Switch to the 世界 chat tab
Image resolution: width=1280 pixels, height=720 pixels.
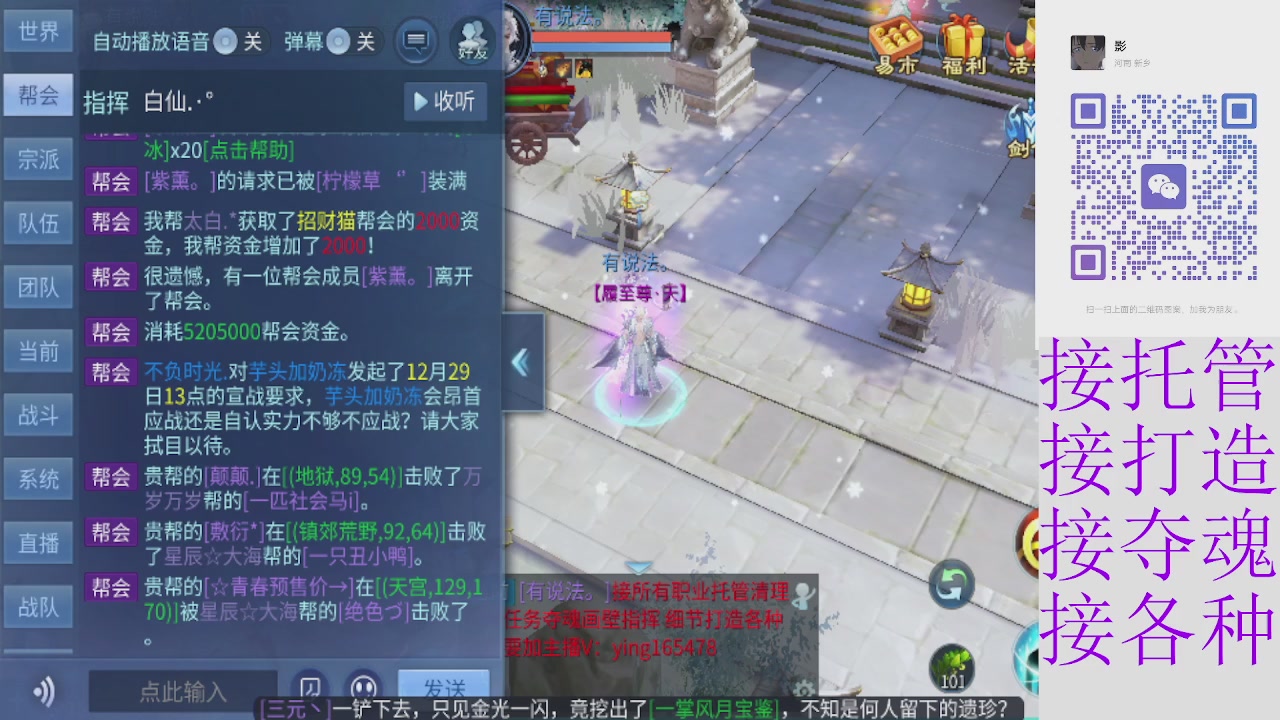(x=38, y=31)
